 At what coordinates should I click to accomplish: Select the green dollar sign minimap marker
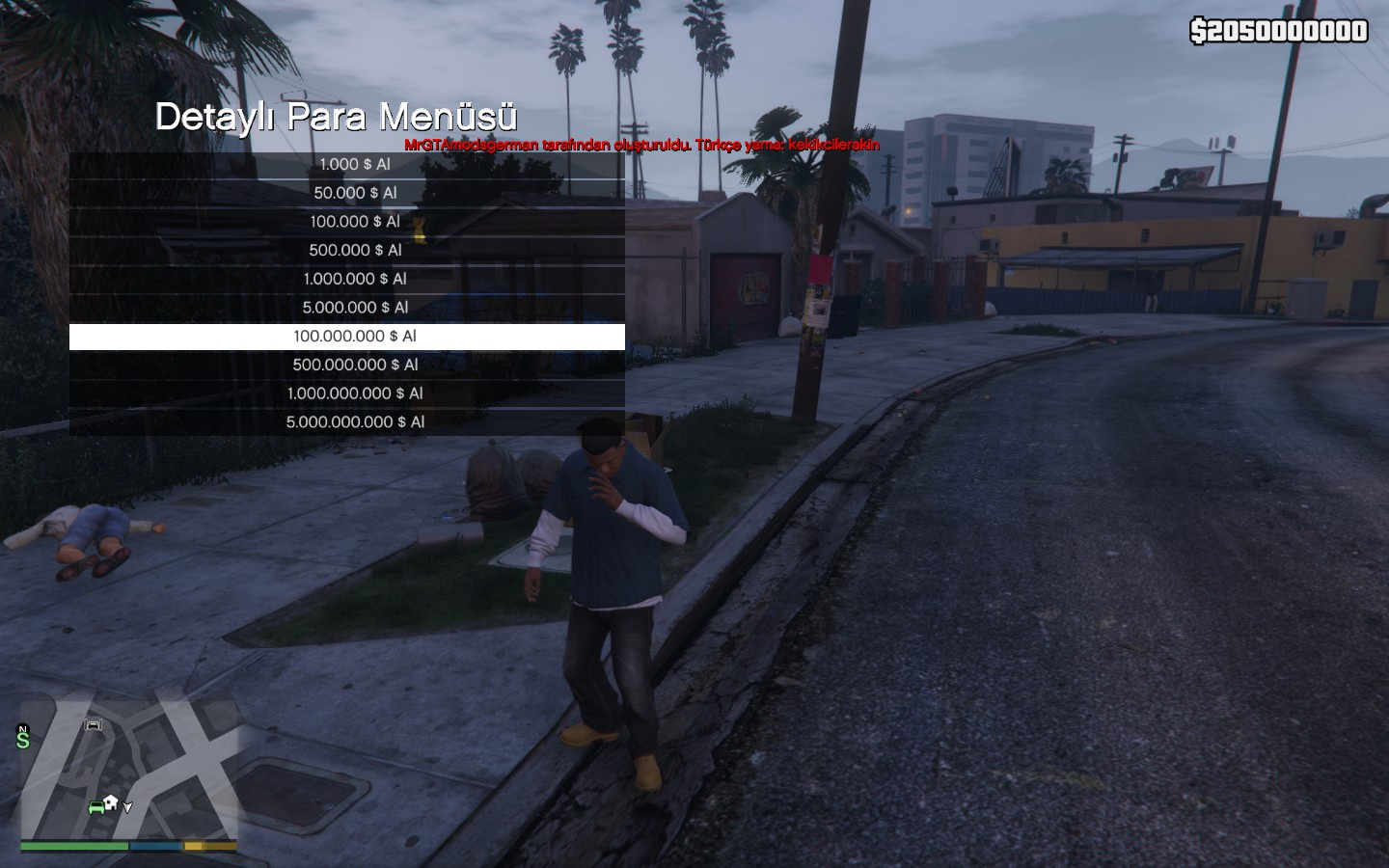click(x=23, y=740)
